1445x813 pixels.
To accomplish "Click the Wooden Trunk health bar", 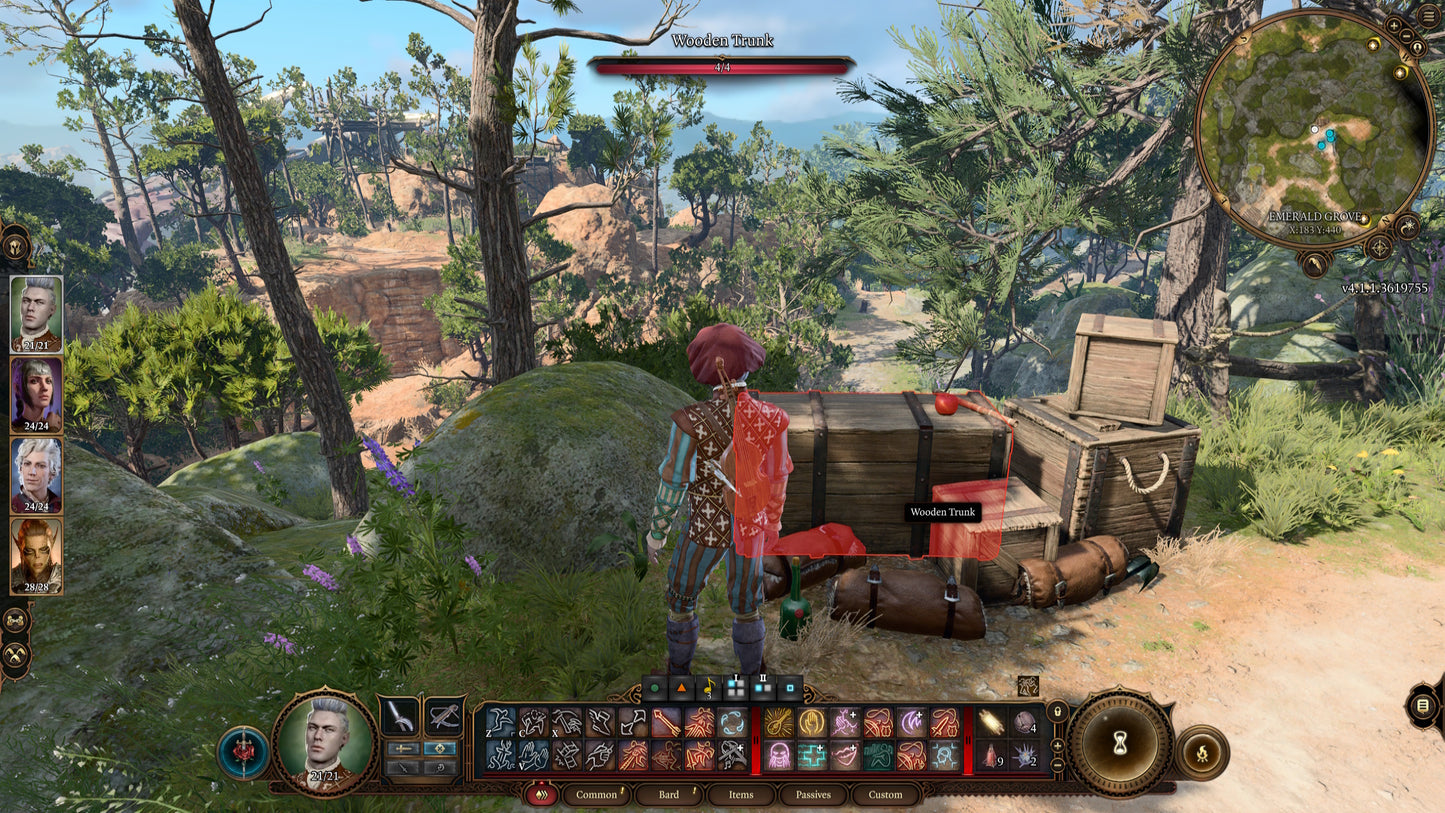I will pos(722,66).
